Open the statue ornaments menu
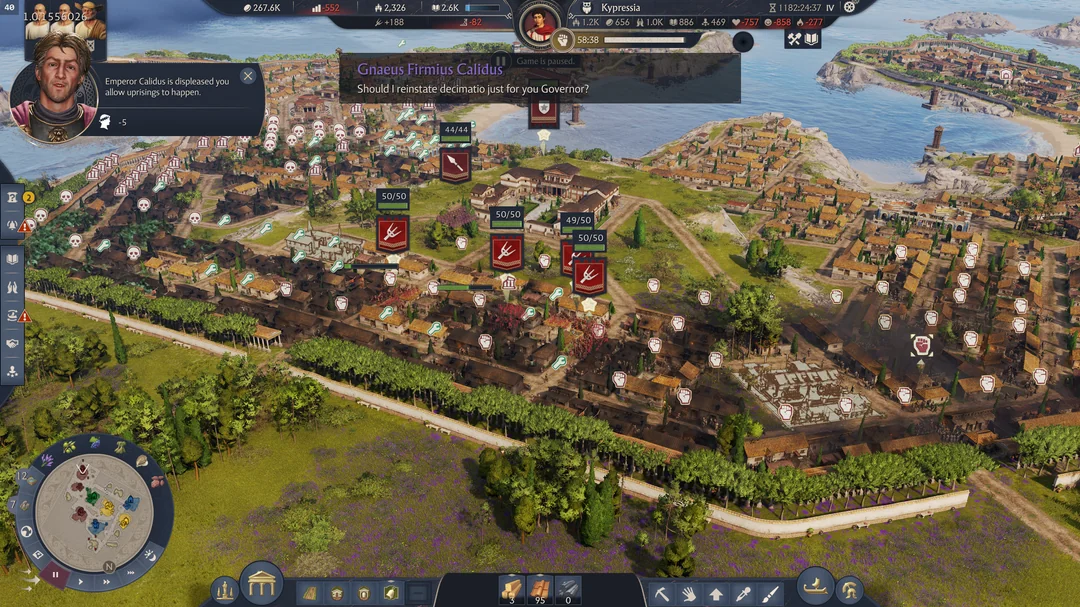 (x=225, y=591)
